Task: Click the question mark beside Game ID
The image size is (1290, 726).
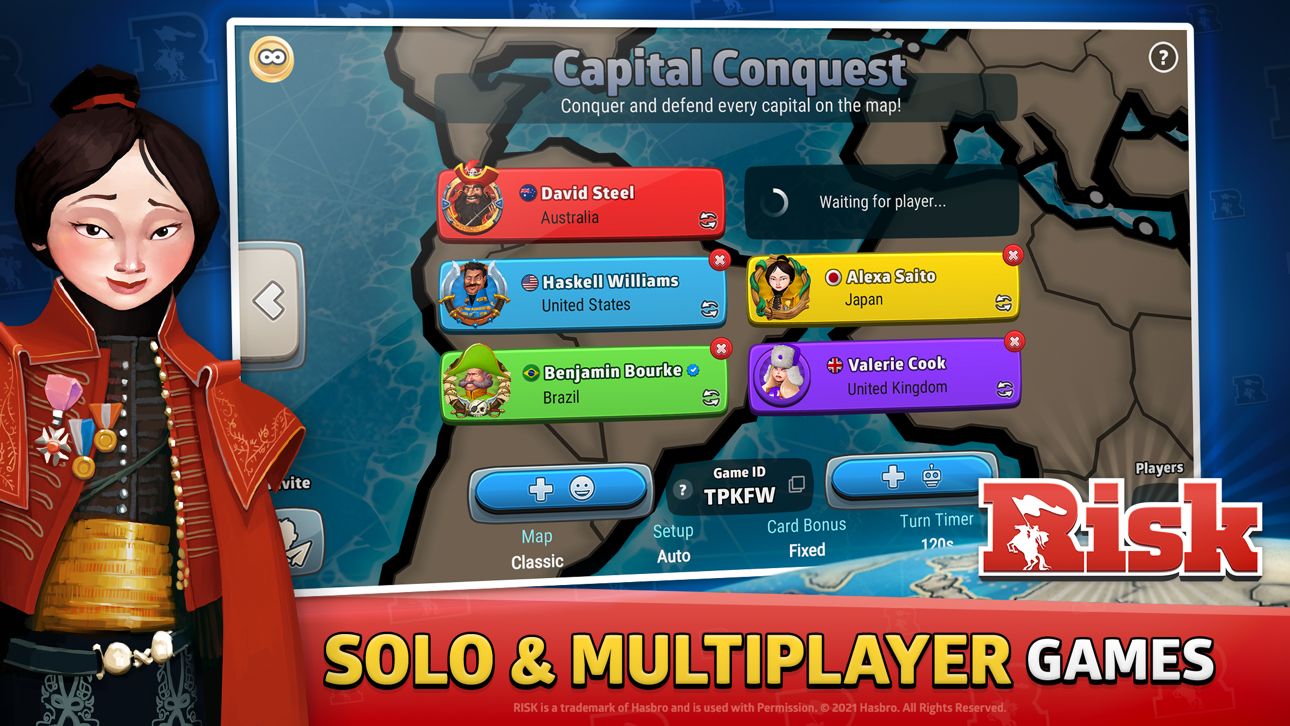Action: (682, 490)
